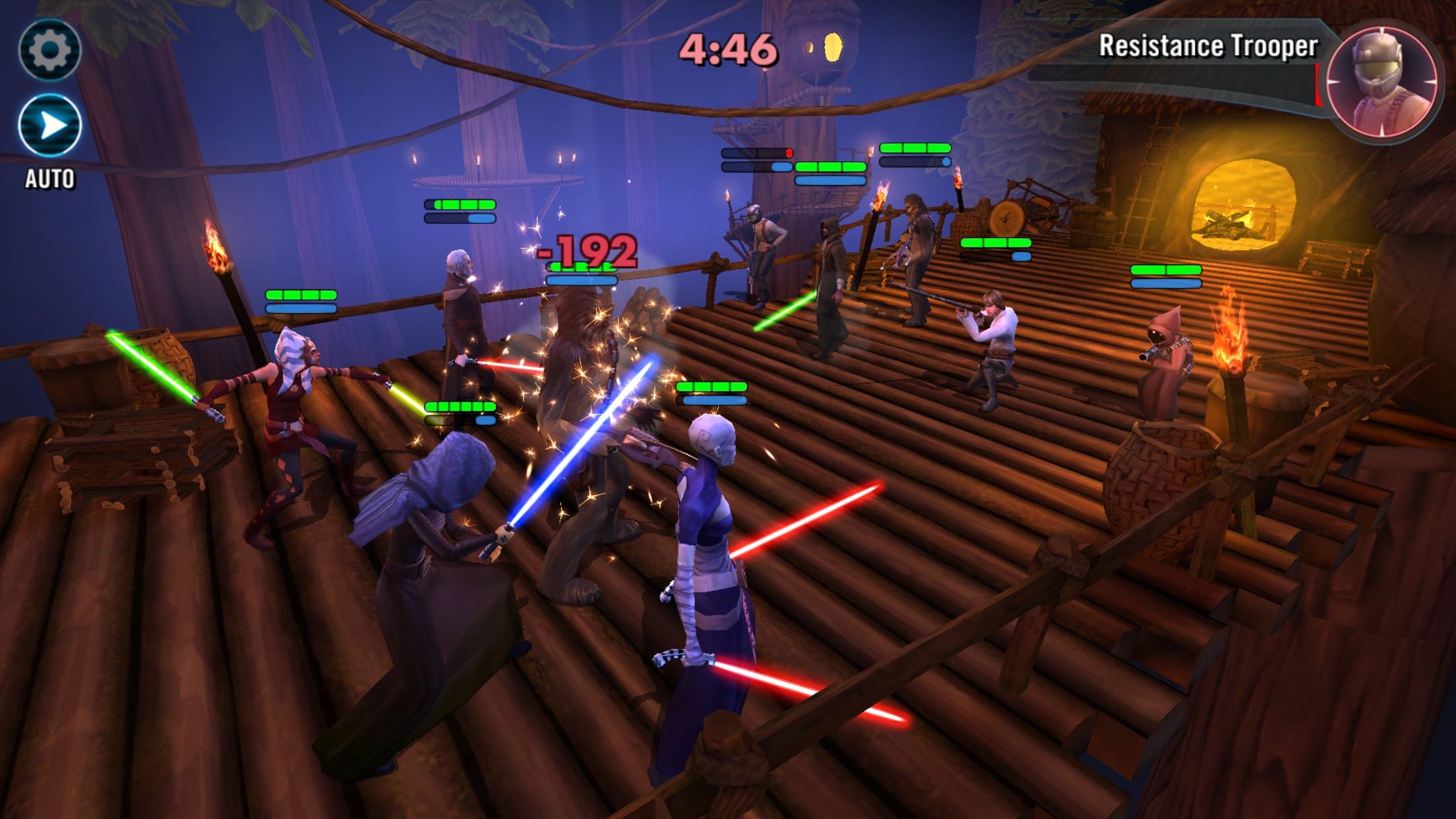The width and height of the screenshot is (1456, 819).
Task: Open the gear settings menu
Action: (50, 49)
